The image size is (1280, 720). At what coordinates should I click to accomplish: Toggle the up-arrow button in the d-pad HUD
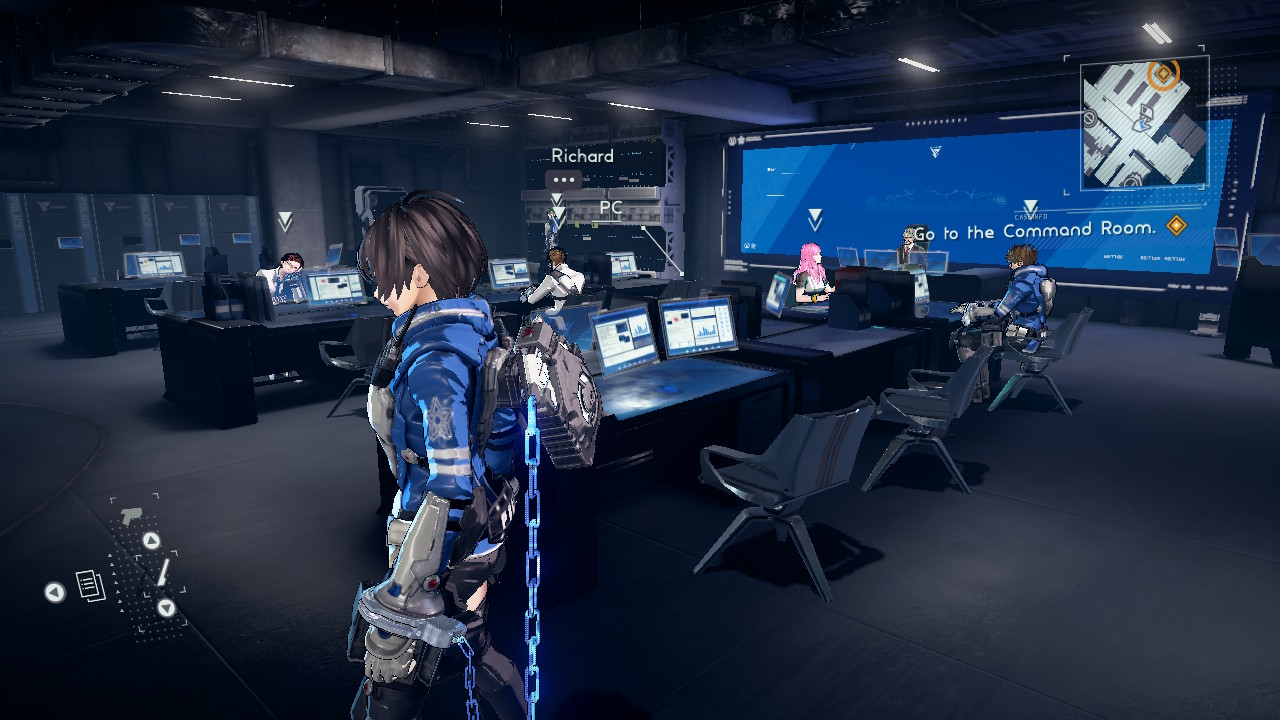tap(151, 540)
